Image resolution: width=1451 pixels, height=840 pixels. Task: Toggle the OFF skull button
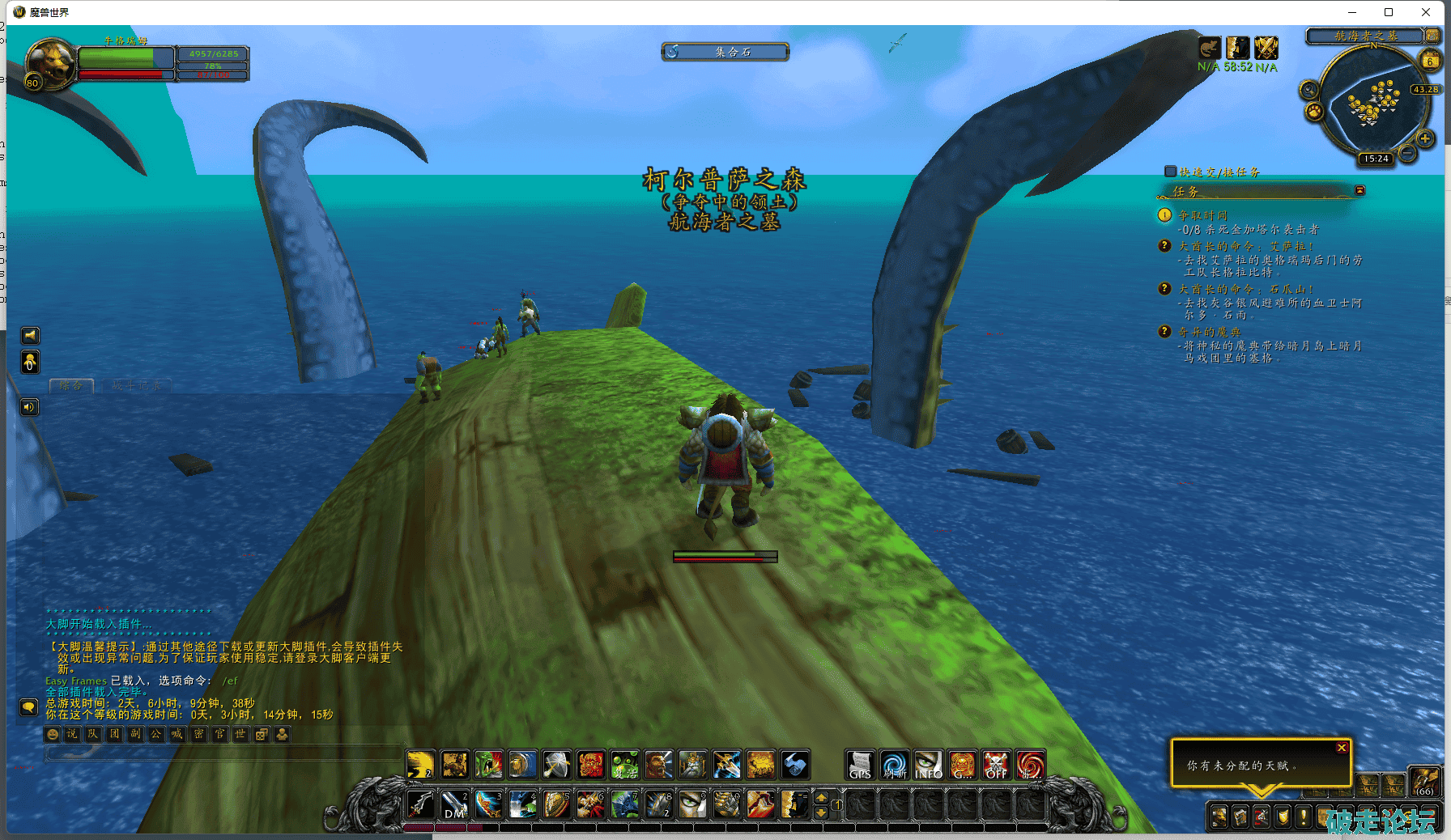(x=996, y=765)
